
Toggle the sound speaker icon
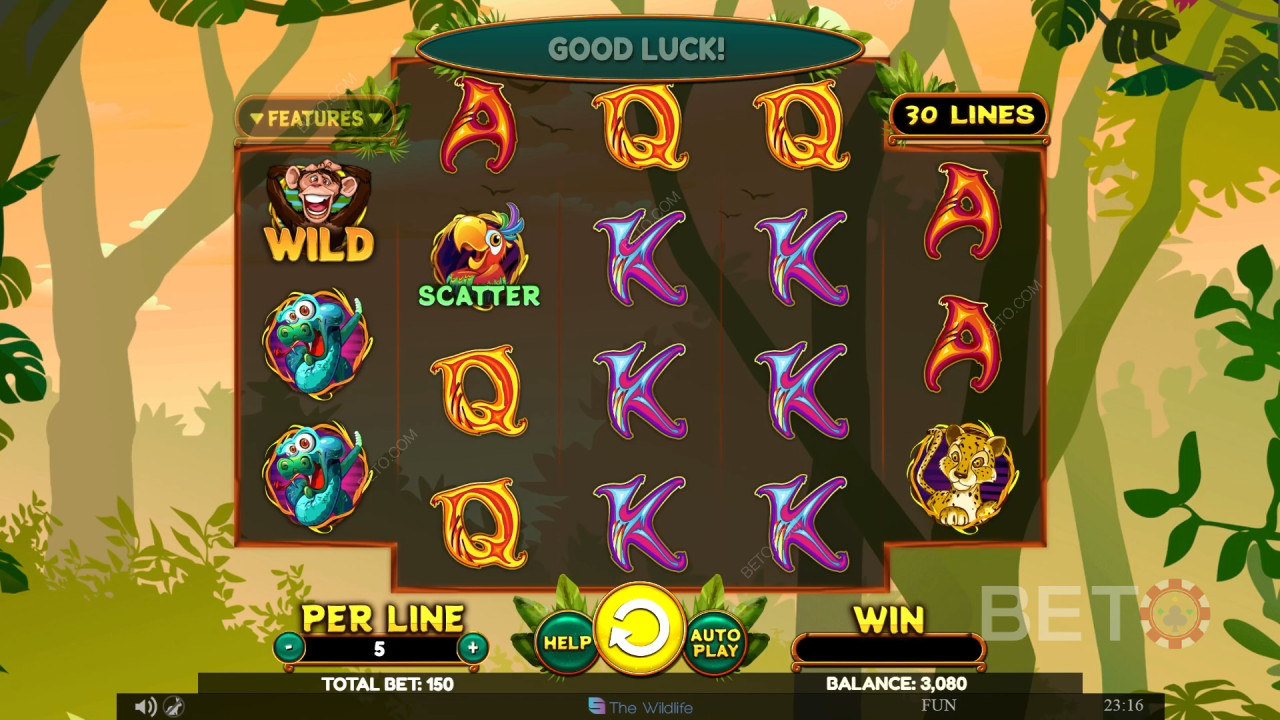pos(144,707)
